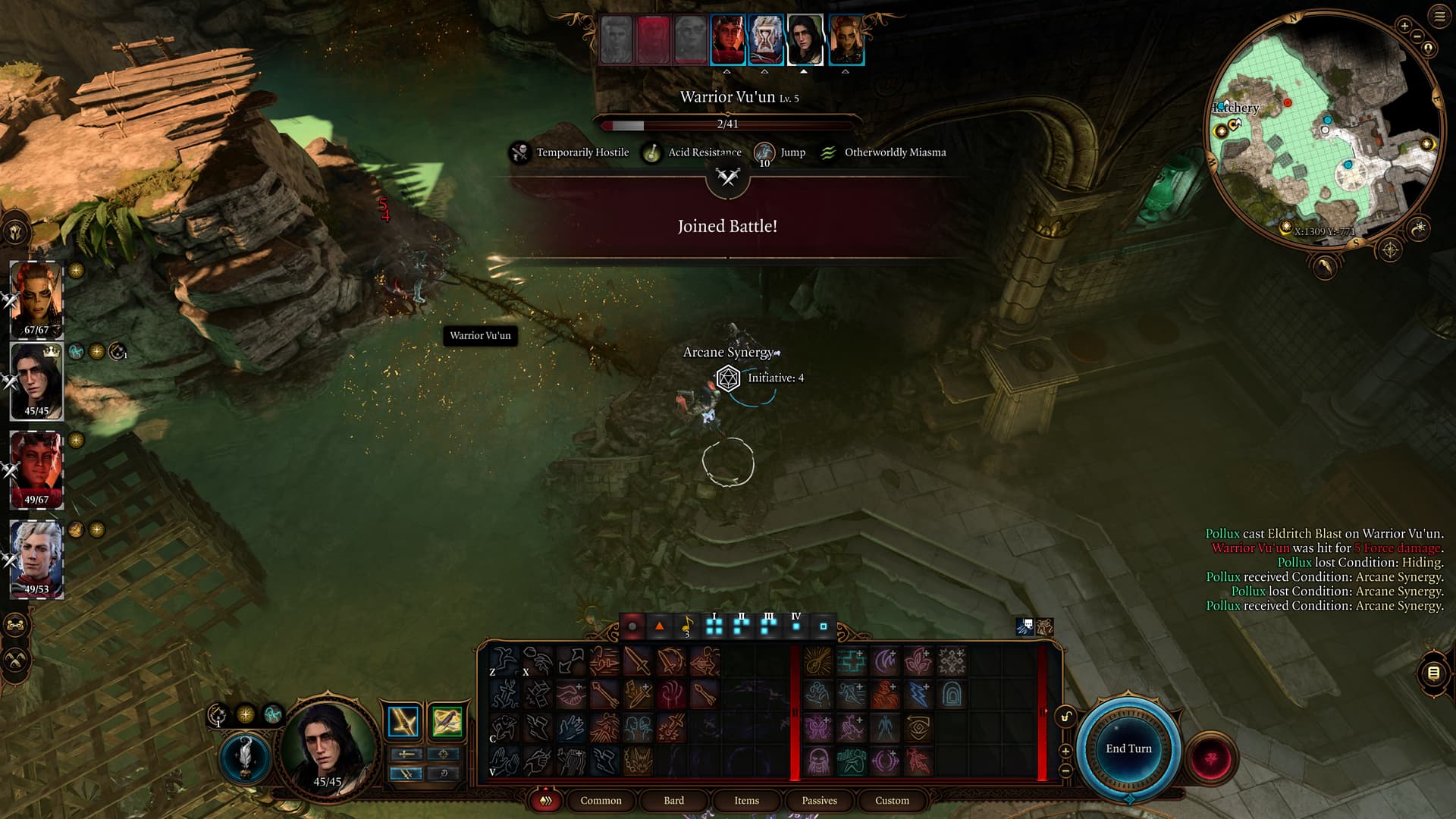Open the combat log scroll button
This screenshot has width=1456, height=819.
coord(1433,673)
